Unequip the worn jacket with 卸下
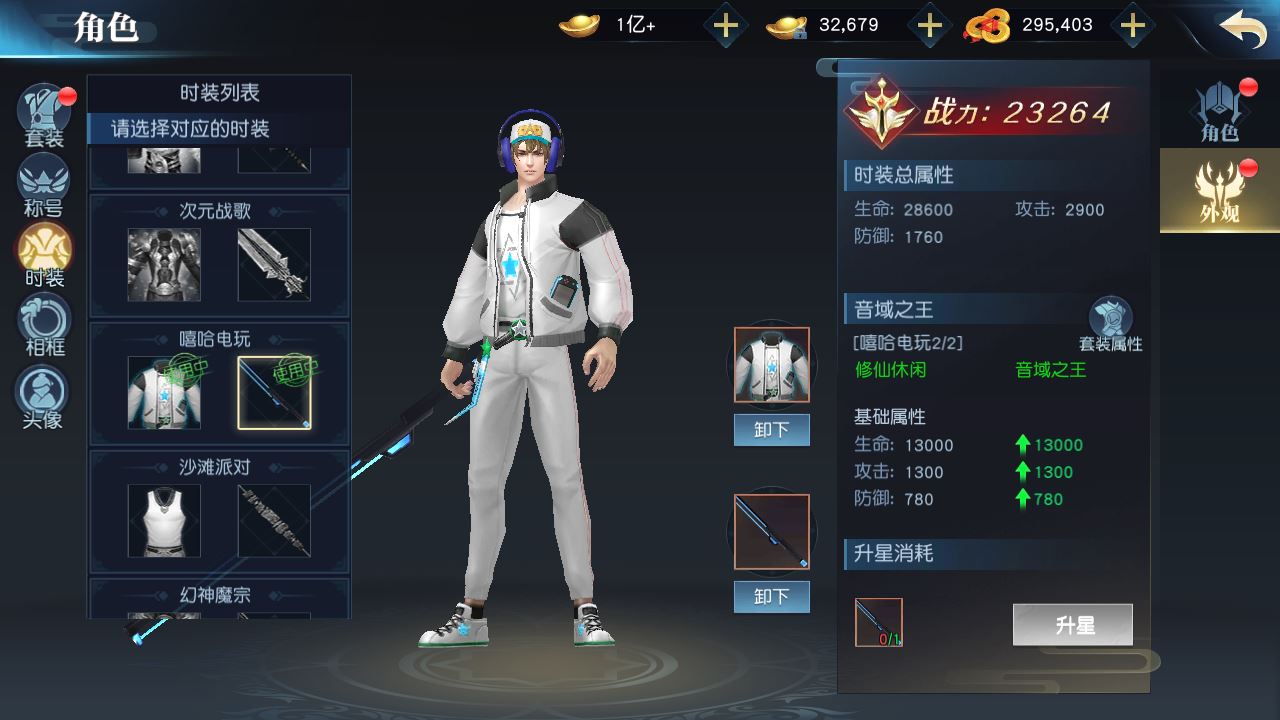1280x720 pixels. click(771, 430)
